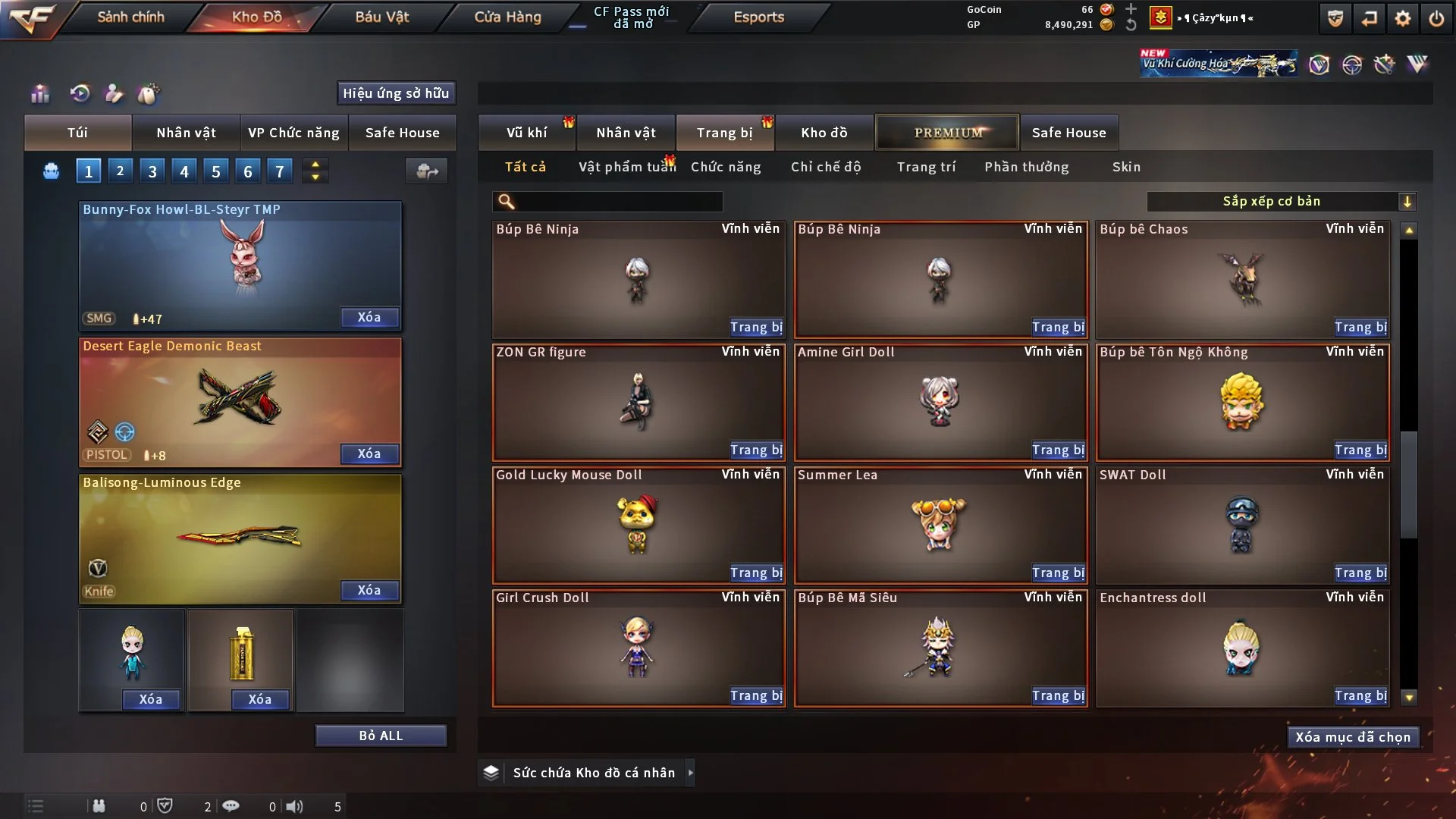Screen dimensions: 1456x819
Task: Select the Summer Lea doll tile
Action: coord(940,525)
